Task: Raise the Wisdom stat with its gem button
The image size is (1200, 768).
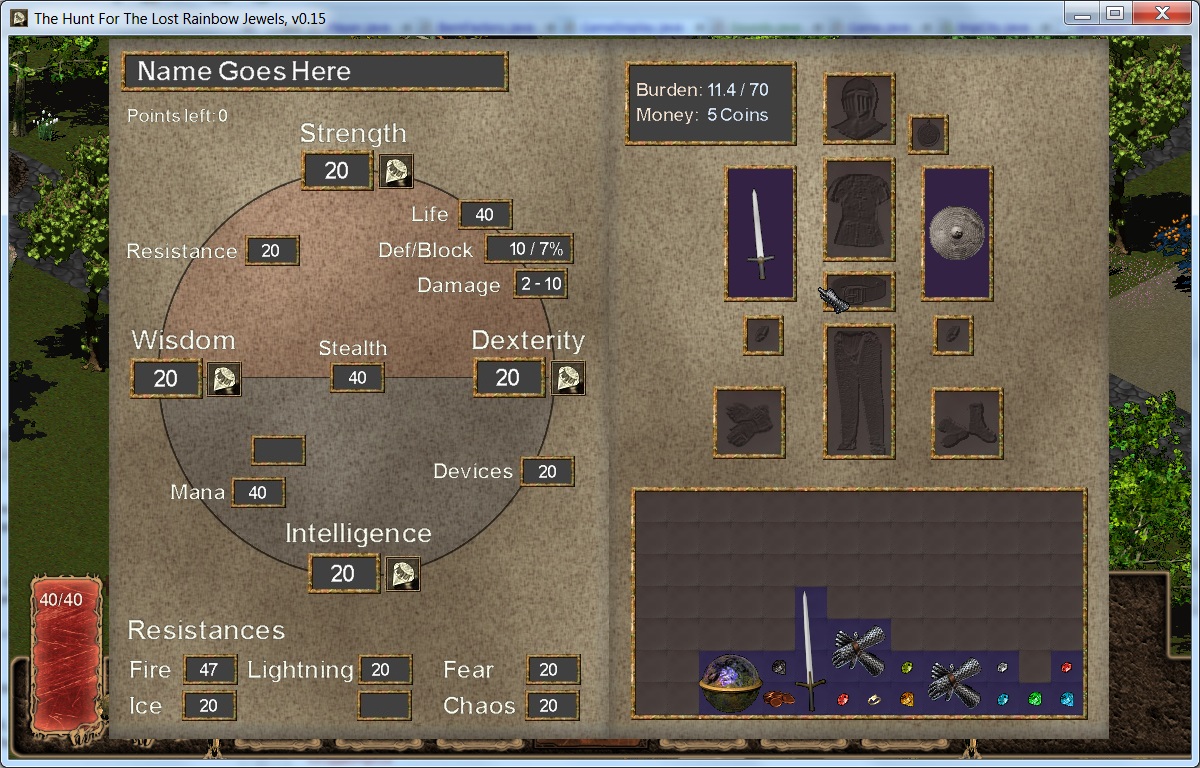Action: click(x=224, y=378)
